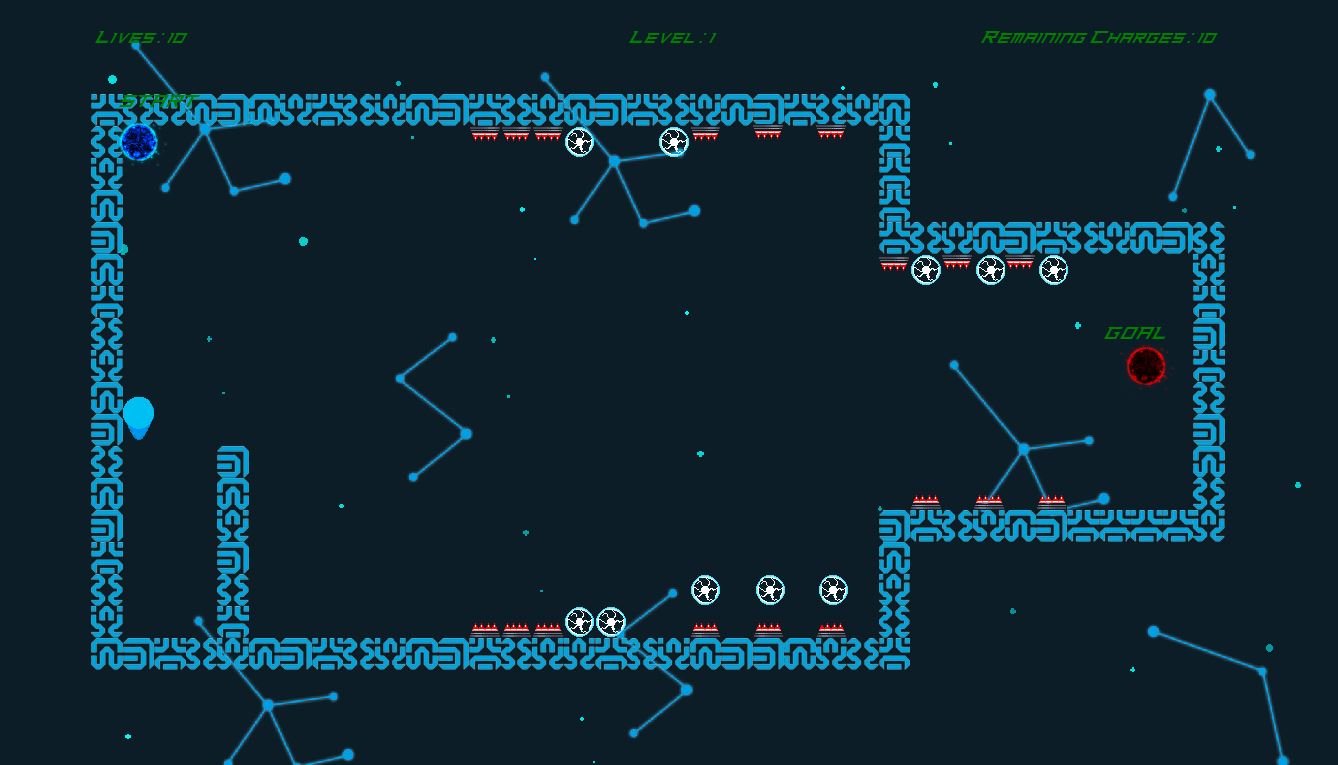Viewport: 1338px width, 765px height.
Task: Select the rightmost mine below the GOAL alcove ledge
Action: (1053, 268)
